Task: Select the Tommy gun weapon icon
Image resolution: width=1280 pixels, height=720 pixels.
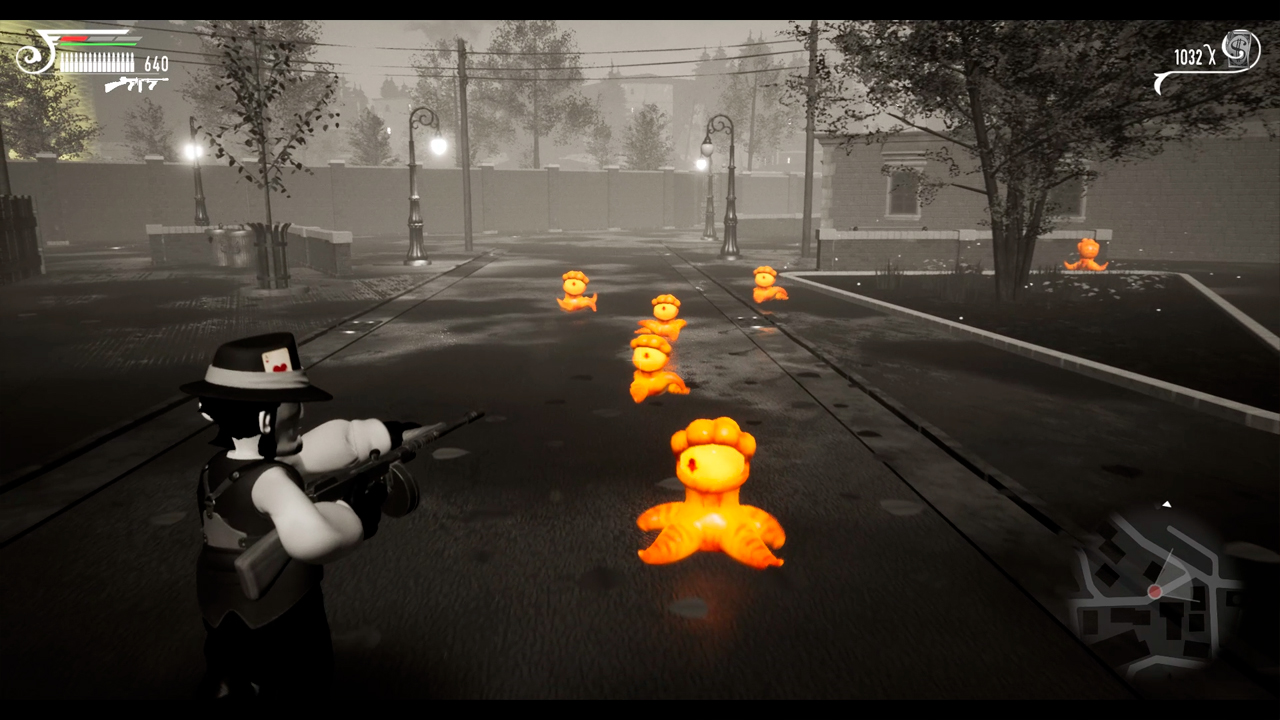Action: pyautogui.click(x=136, y=85)
